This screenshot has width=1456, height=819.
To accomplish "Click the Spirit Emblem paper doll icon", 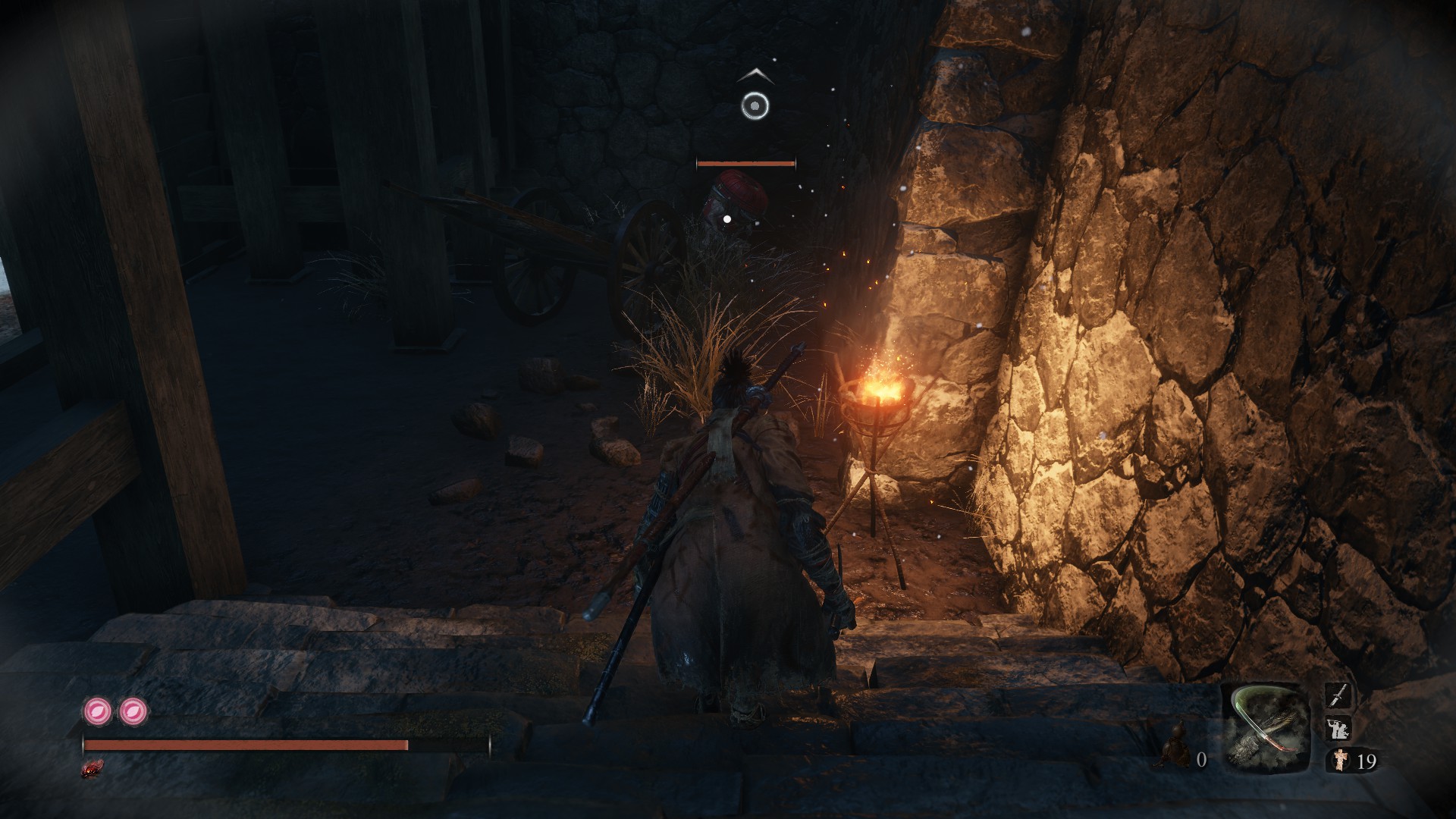I will [x=1341, y=761].
